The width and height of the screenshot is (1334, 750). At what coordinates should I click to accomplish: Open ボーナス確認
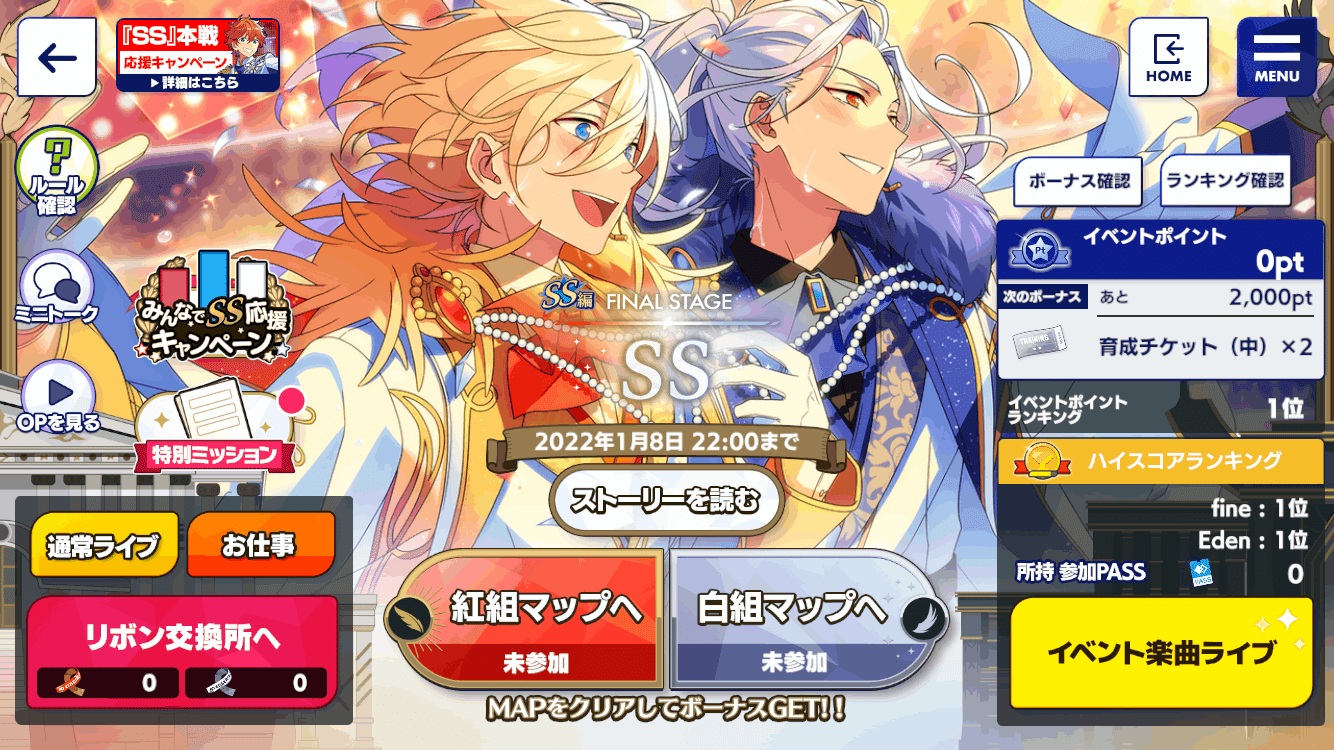[1077, 182]
